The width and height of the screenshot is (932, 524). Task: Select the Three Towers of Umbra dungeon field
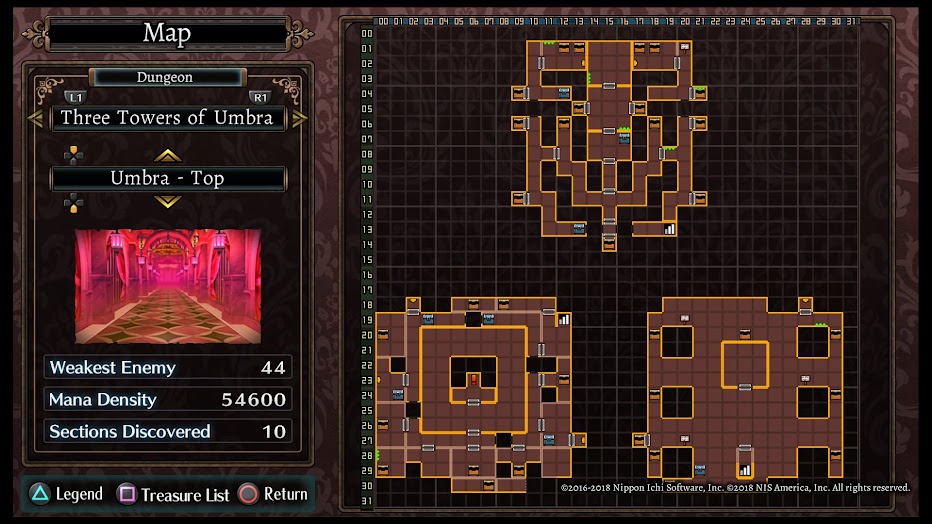click(x=167, y=118)
